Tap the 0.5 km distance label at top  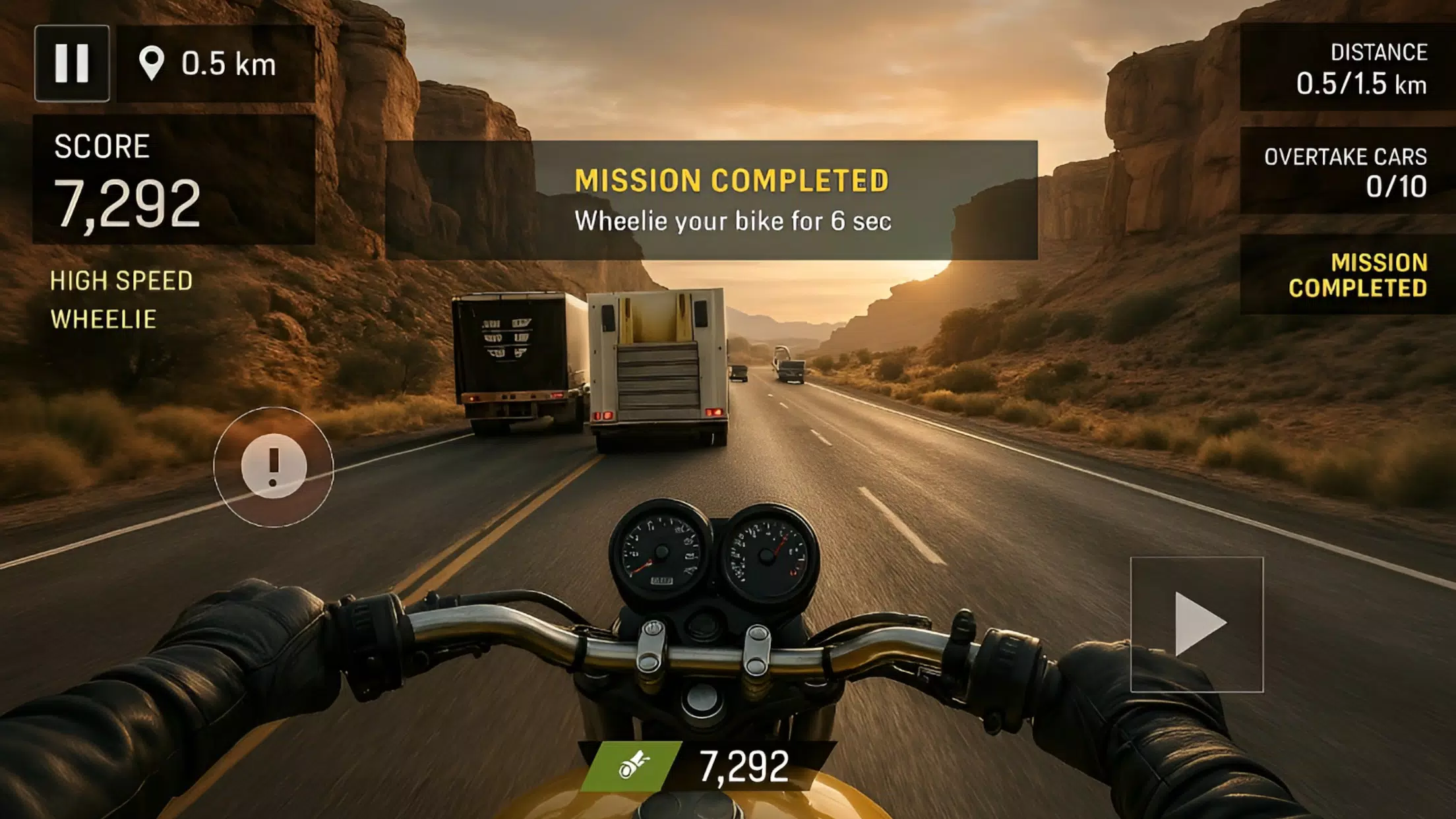[x=228, y=63]
